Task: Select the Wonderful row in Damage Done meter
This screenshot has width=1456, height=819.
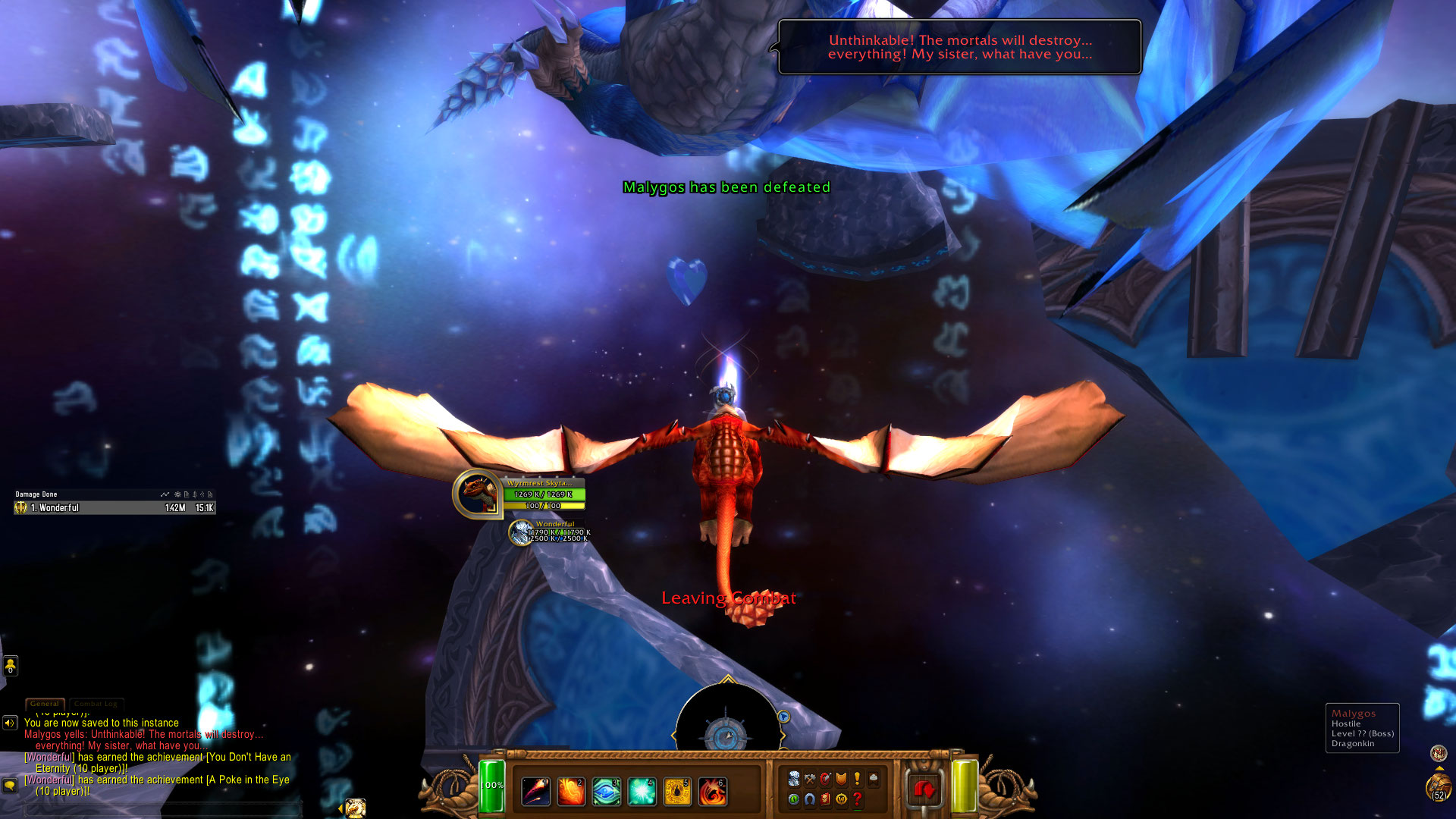Action: click(x=115, y=508)
